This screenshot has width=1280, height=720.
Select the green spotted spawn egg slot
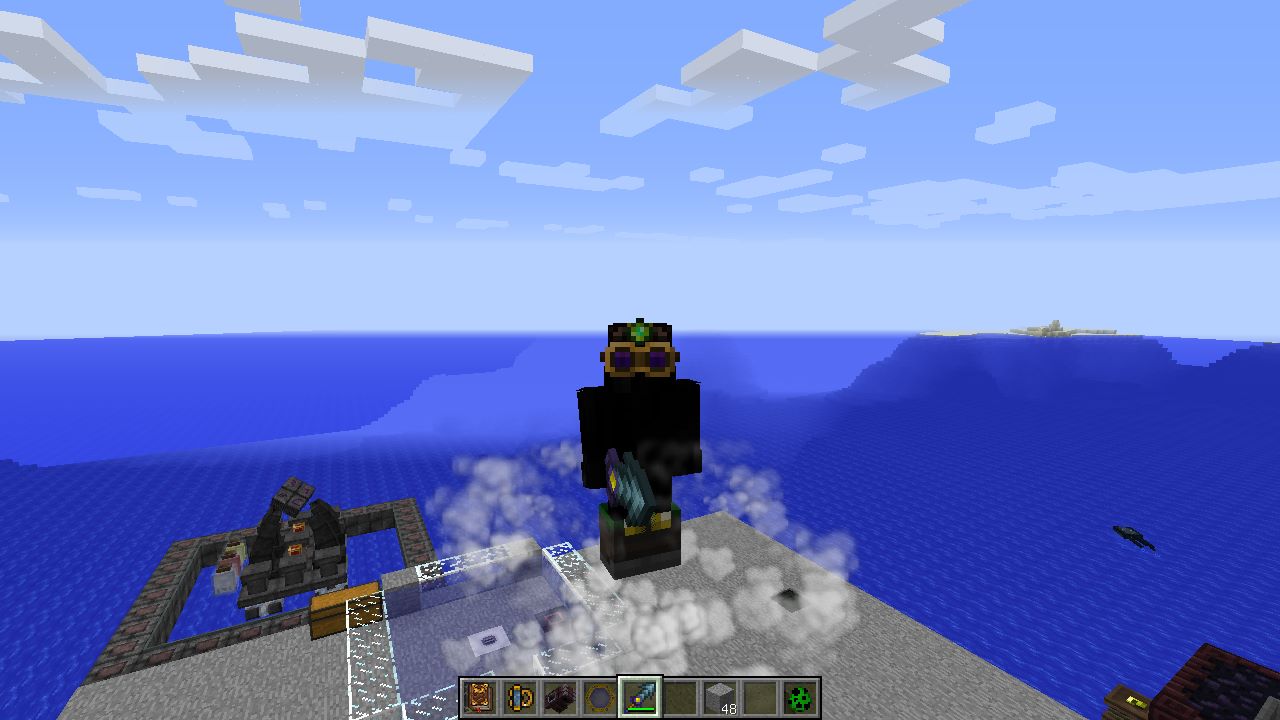(x=800, y=697)
